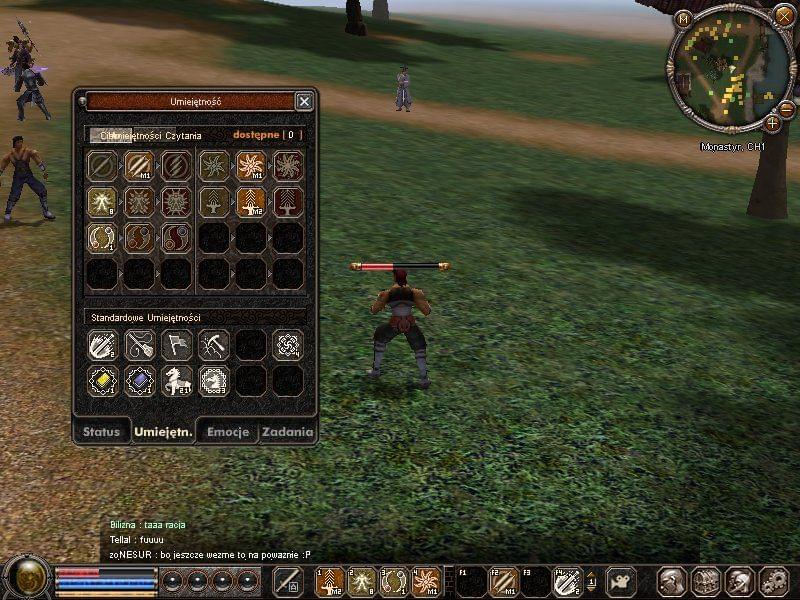
Task: Switch to the Status tab
Action: pos(102,432)
